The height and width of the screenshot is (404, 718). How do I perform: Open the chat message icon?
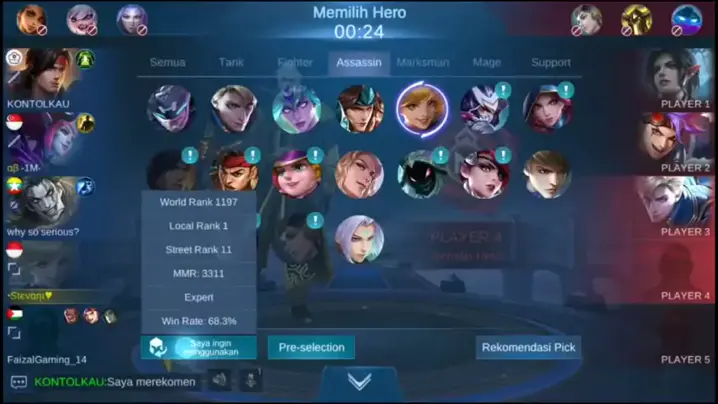18,381
